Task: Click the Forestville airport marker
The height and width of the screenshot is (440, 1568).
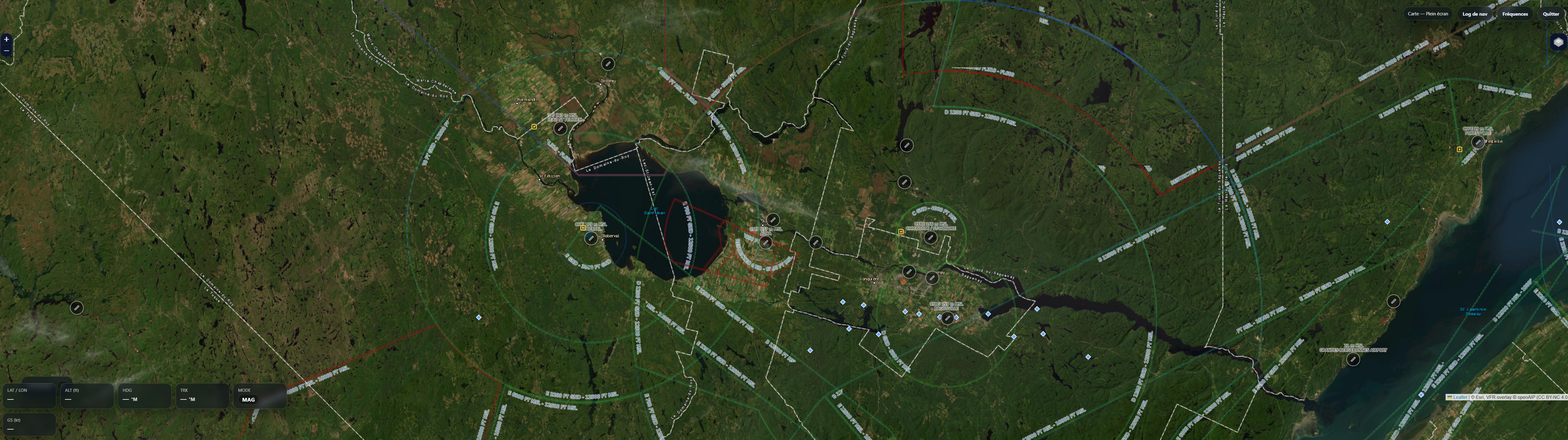Action: [x=1477, y=142]
